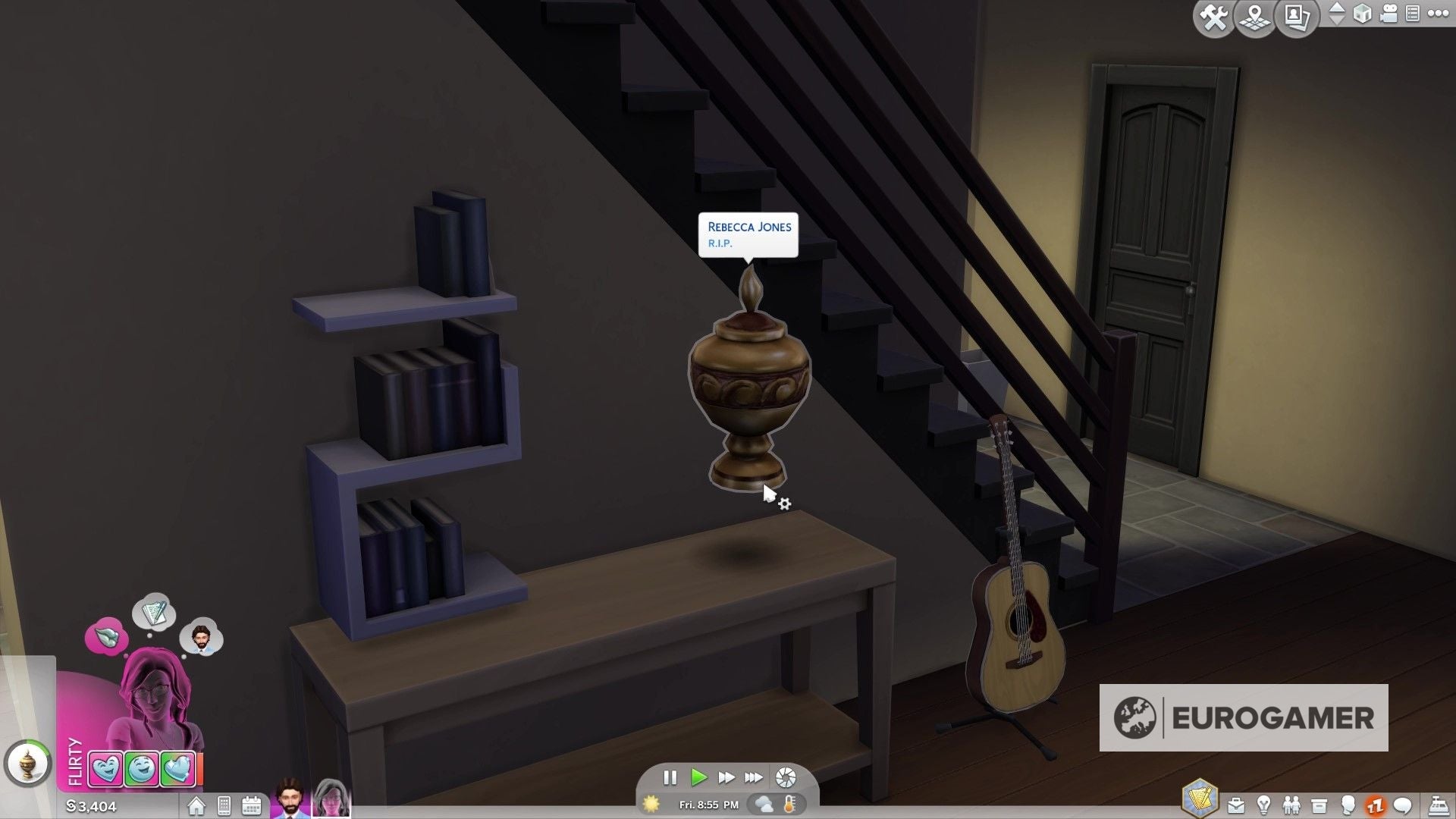Pause the game simulation

pos(670,777)
